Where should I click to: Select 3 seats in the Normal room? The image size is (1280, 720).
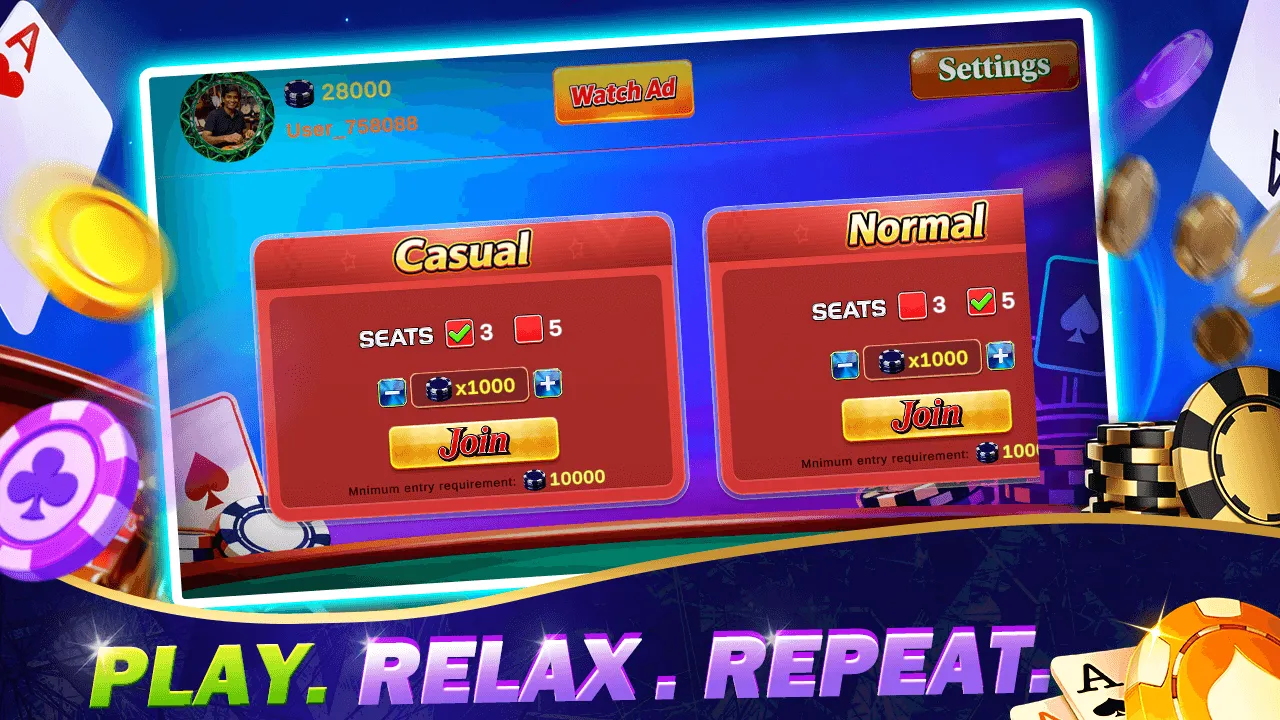(x=911, y=303)
